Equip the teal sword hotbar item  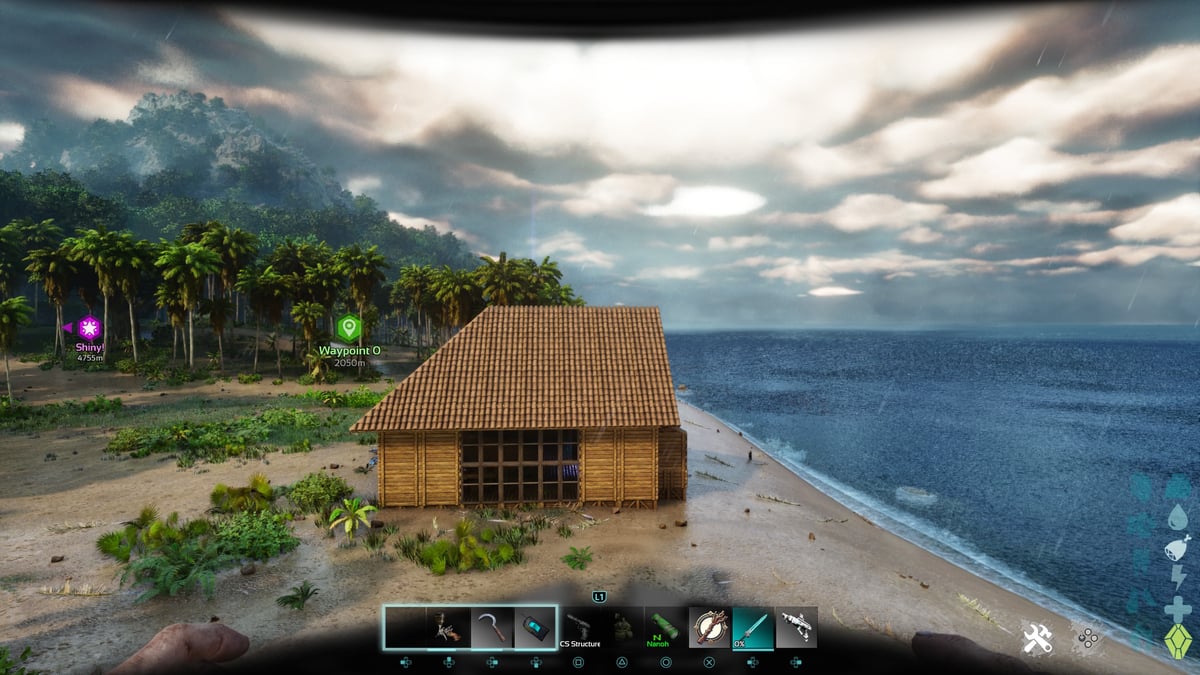coord(753,628)
